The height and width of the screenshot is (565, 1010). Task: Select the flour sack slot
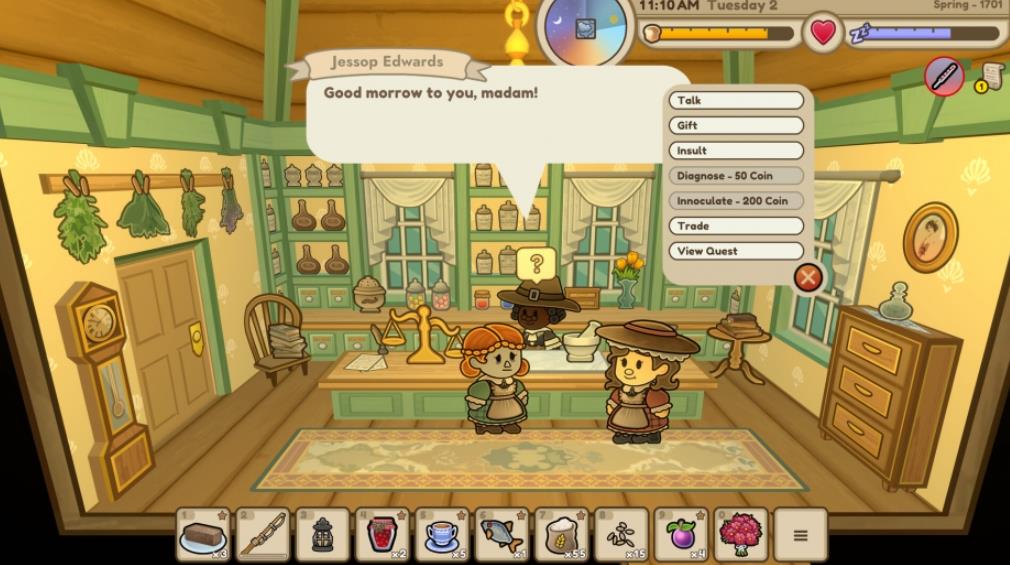pyautogui.click(x=562, y=535)
